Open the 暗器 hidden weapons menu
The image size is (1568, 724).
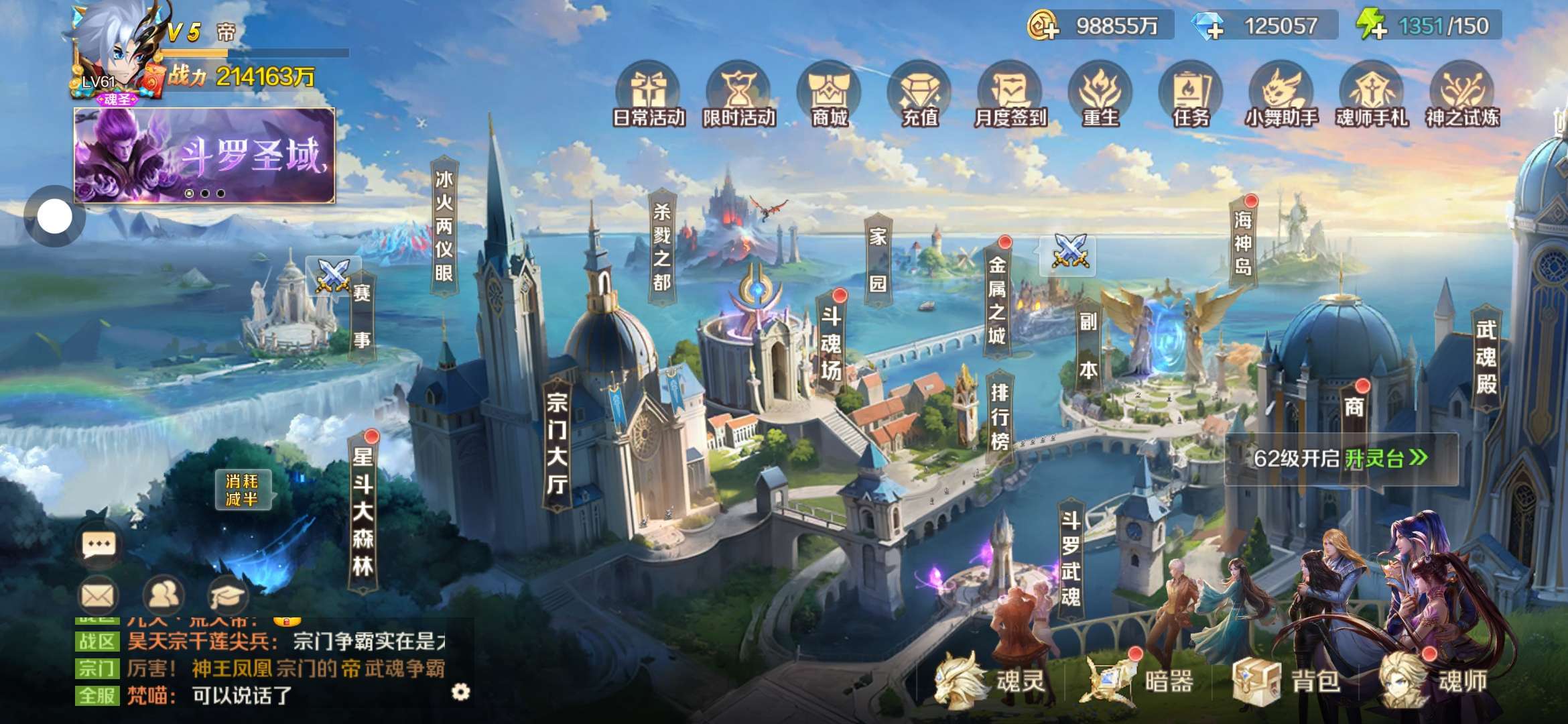pyautogui.click(x=1139, y=681)
